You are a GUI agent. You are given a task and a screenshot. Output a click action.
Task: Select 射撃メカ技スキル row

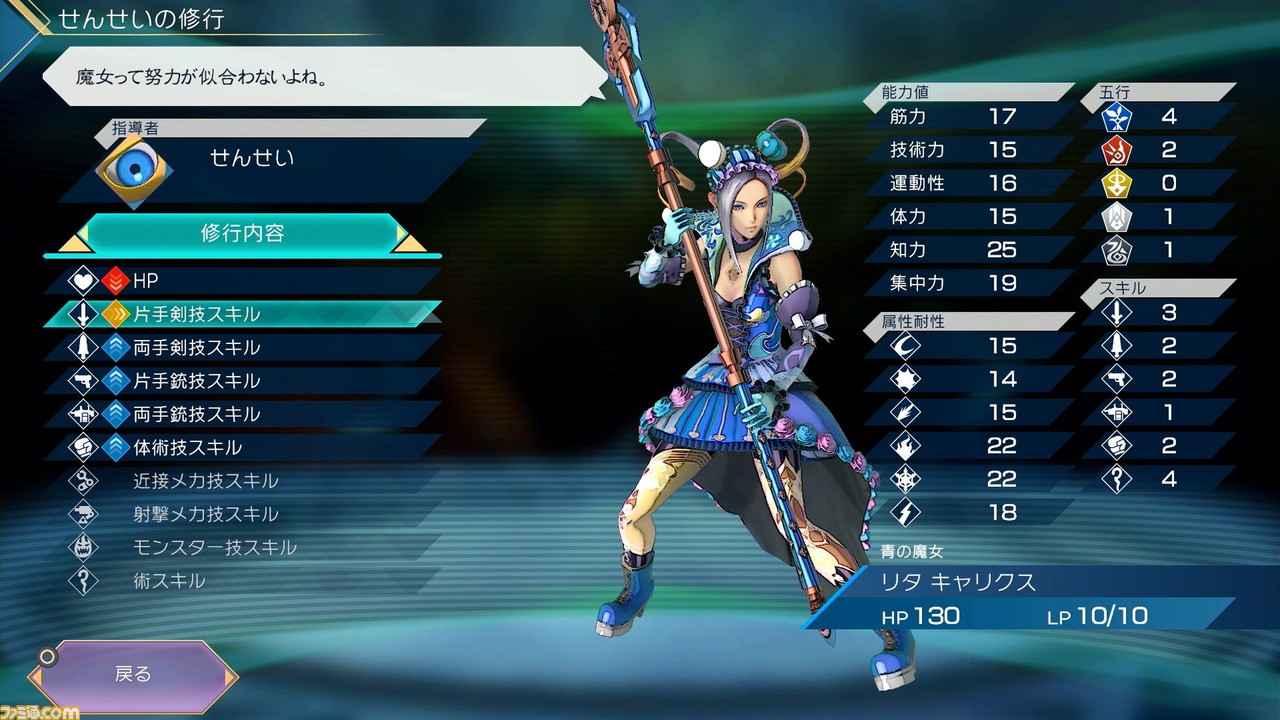coord(240,514)
